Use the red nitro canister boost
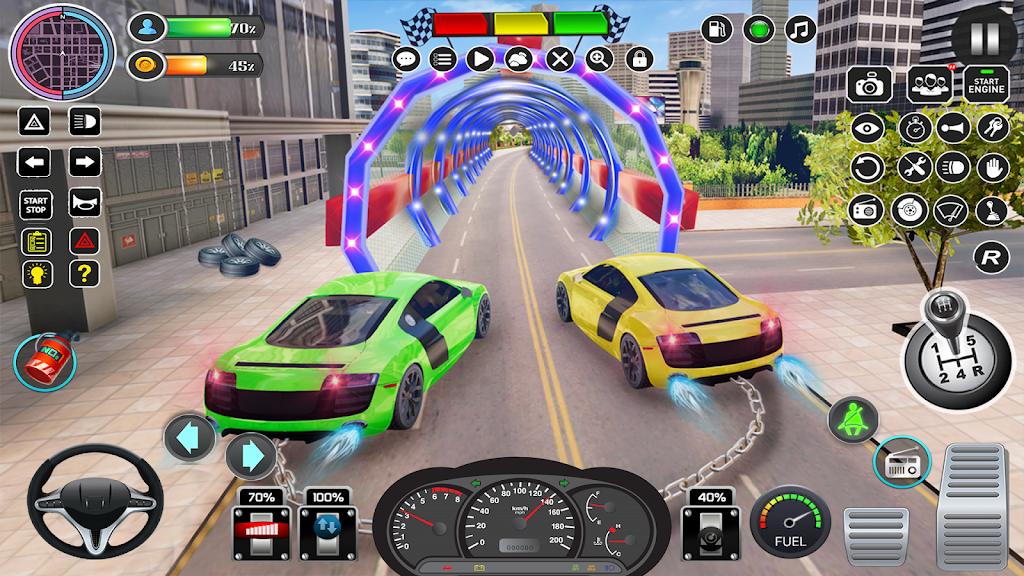Screen dimensions: 1024x576 [44, 362]
